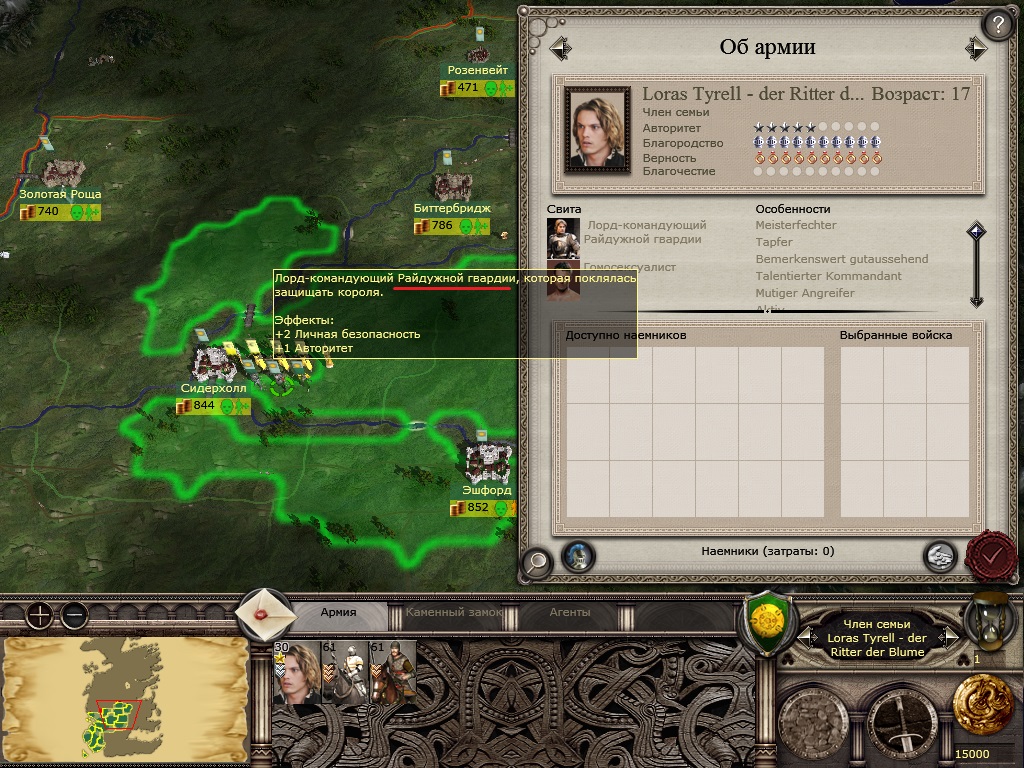Open the faction overview via green shield emblem
Image resolution: width=1024 pixels, height=768 pixels.
tap(767, 620)
